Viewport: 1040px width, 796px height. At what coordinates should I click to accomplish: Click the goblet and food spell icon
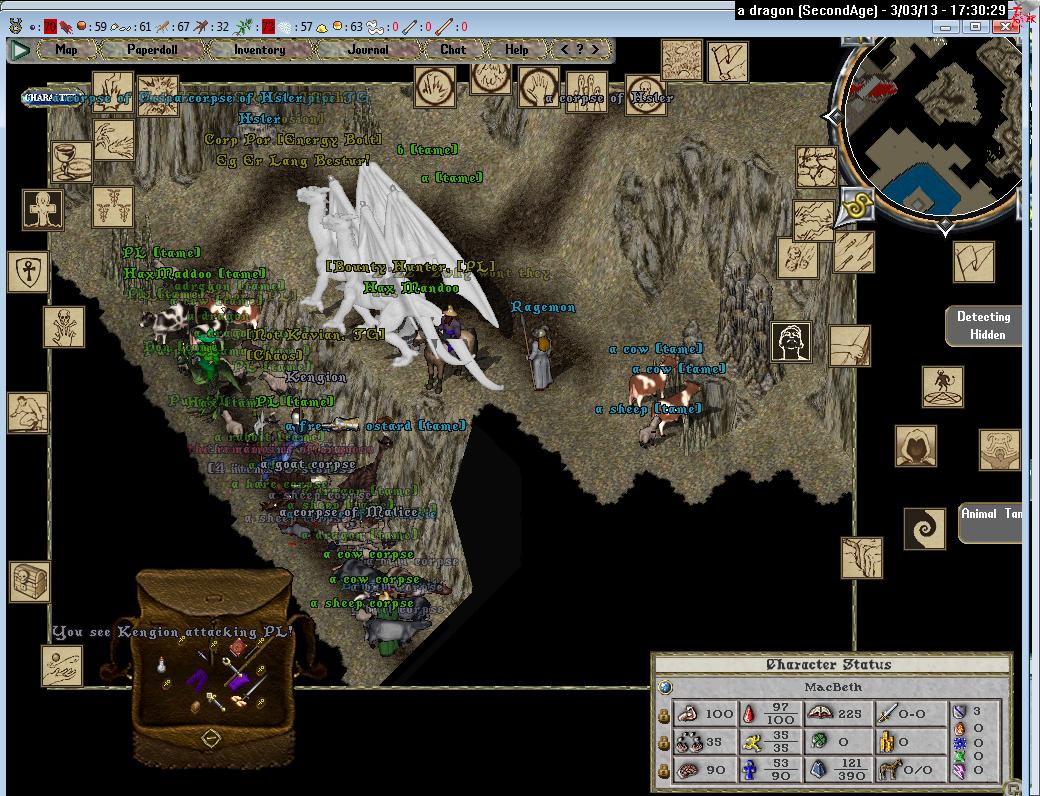[x=71, y=162]
